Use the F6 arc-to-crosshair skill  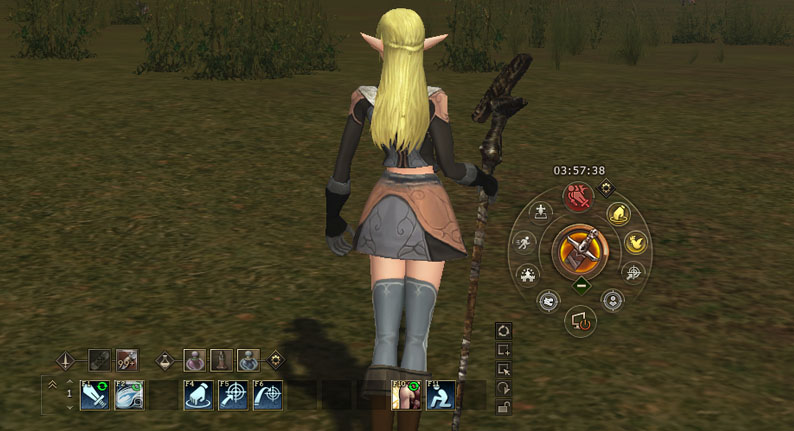coord(268,395)
